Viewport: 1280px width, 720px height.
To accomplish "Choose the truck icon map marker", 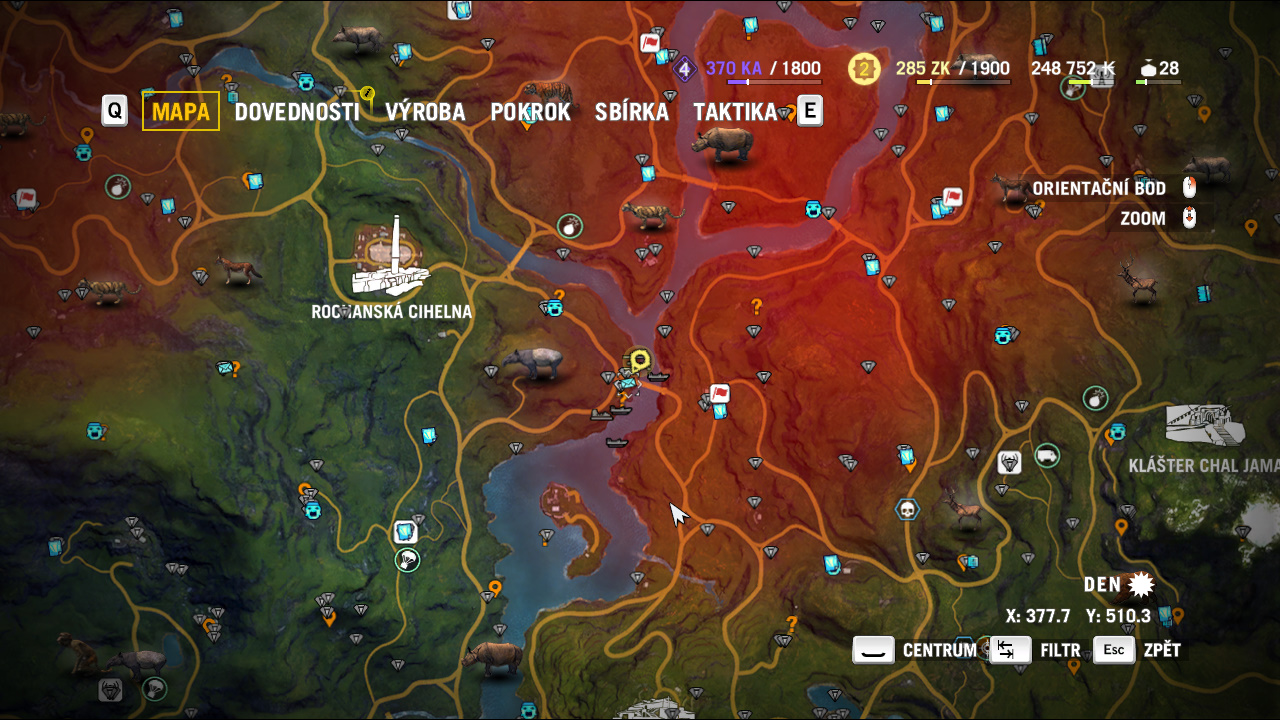I will (x=1047, y=455).
